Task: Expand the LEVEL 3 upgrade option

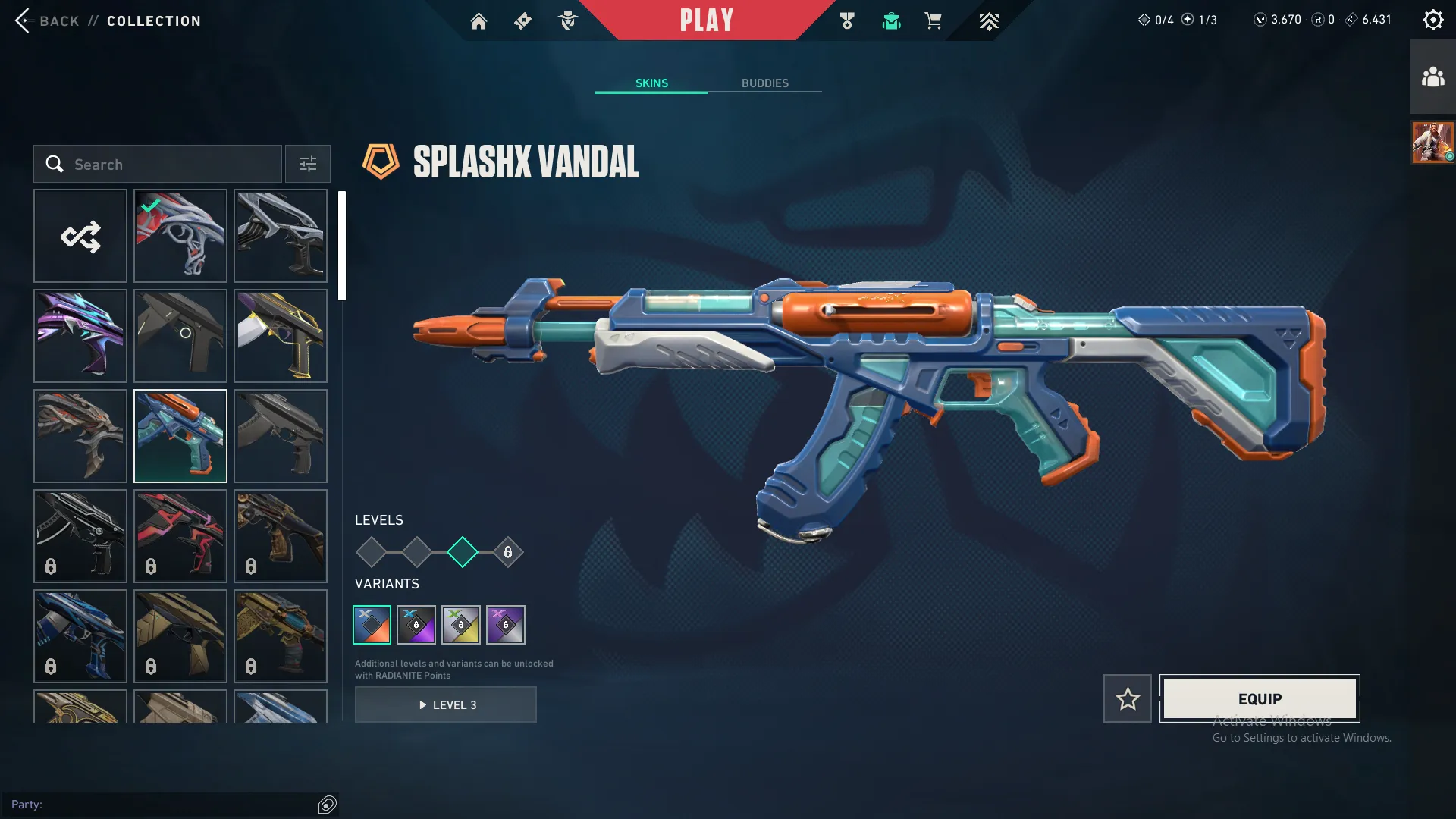Action: click(x=446, y=704)
